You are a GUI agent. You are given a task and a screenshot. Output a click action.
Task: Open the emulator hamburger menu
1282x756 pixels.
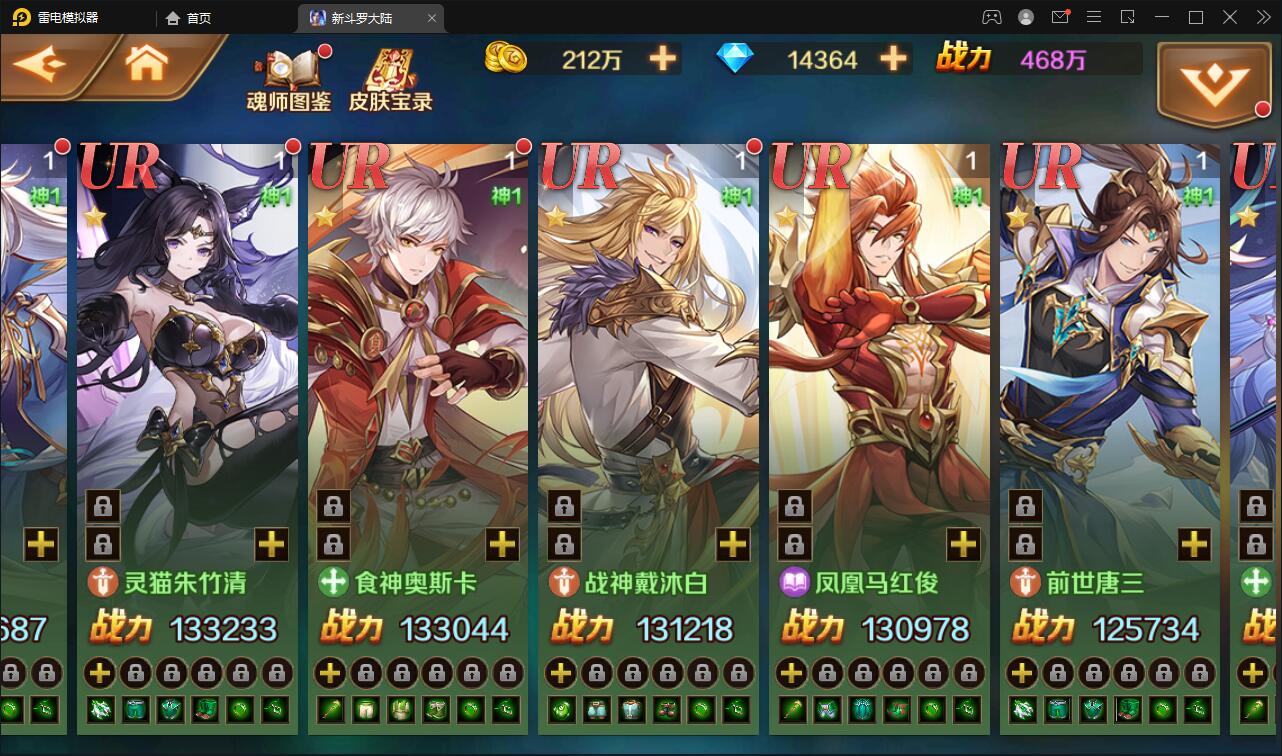click(x=1094, y=17)
